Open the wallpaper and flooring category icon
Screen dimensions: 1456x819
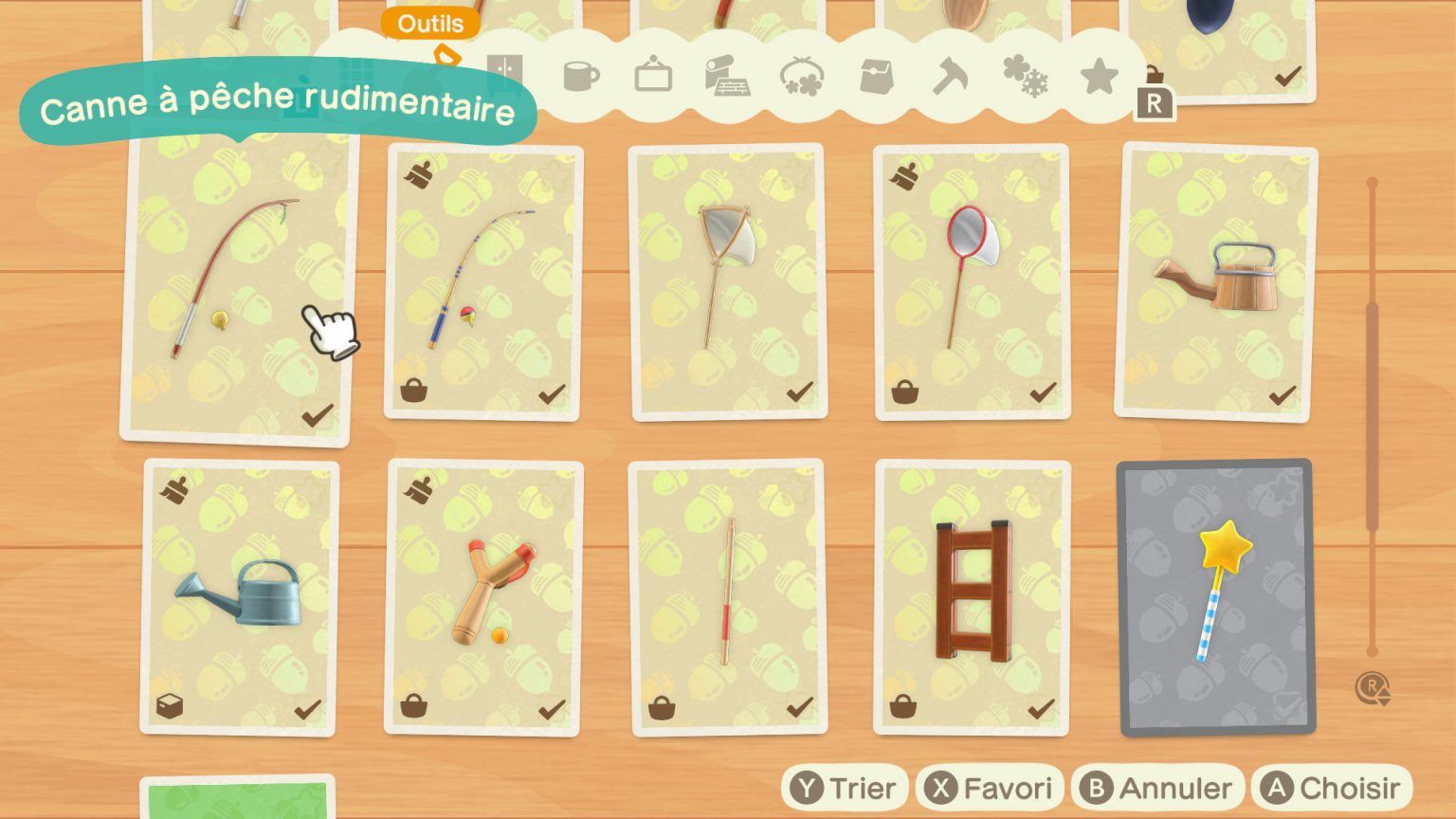(729, 78)
